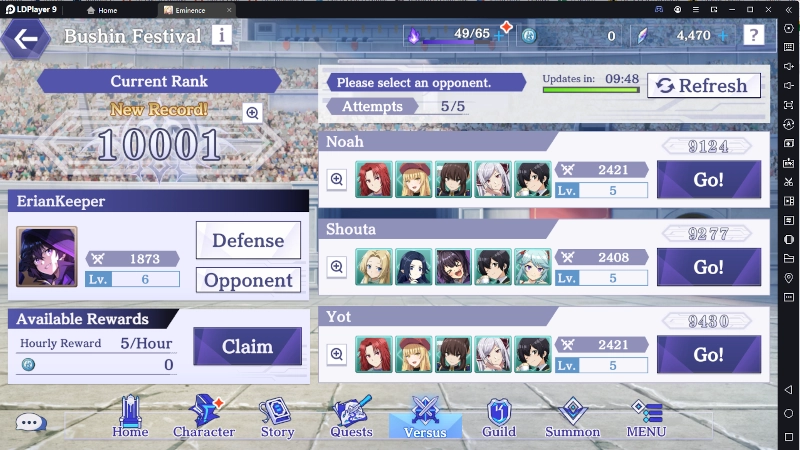Open the Character menu

pyautogui.click(x=204, y=418)
